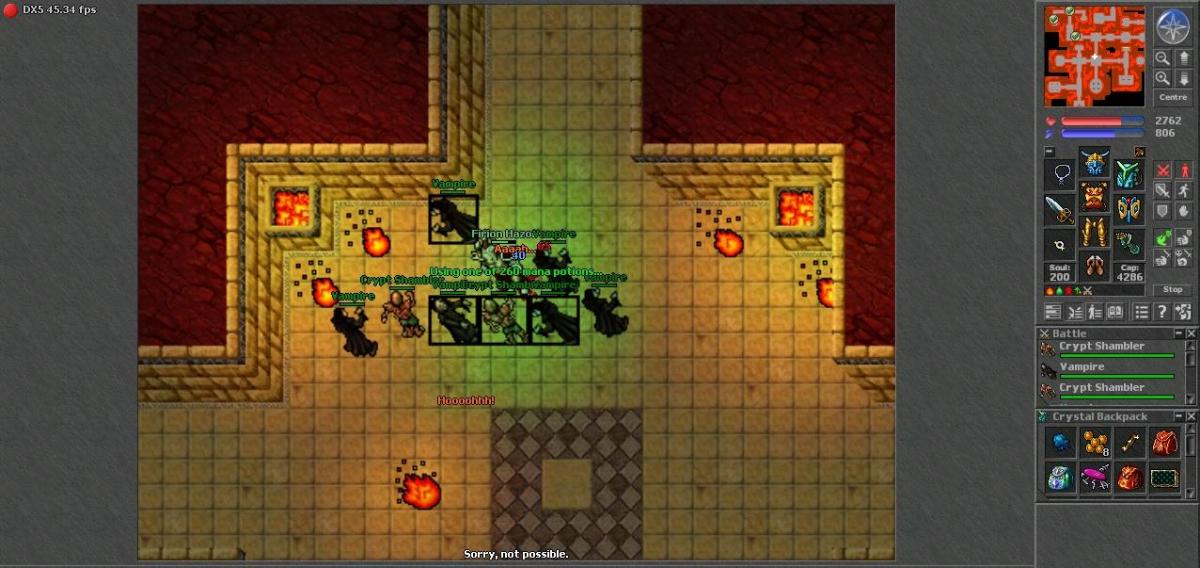Minimize the Crystal Backpack panel
This screenshot has height=568, width=1200.
point(1179,417)
